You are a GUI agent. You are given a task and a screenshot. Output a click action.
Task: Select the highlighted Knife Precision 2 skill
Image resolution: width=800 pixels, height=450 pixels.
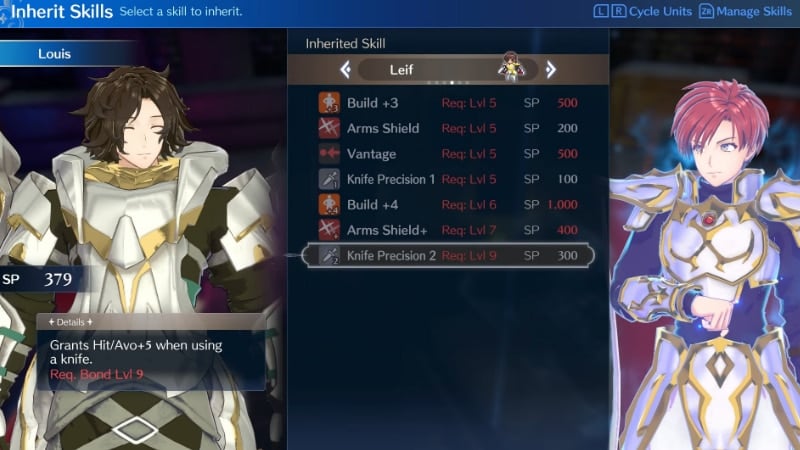click(448, 256)
